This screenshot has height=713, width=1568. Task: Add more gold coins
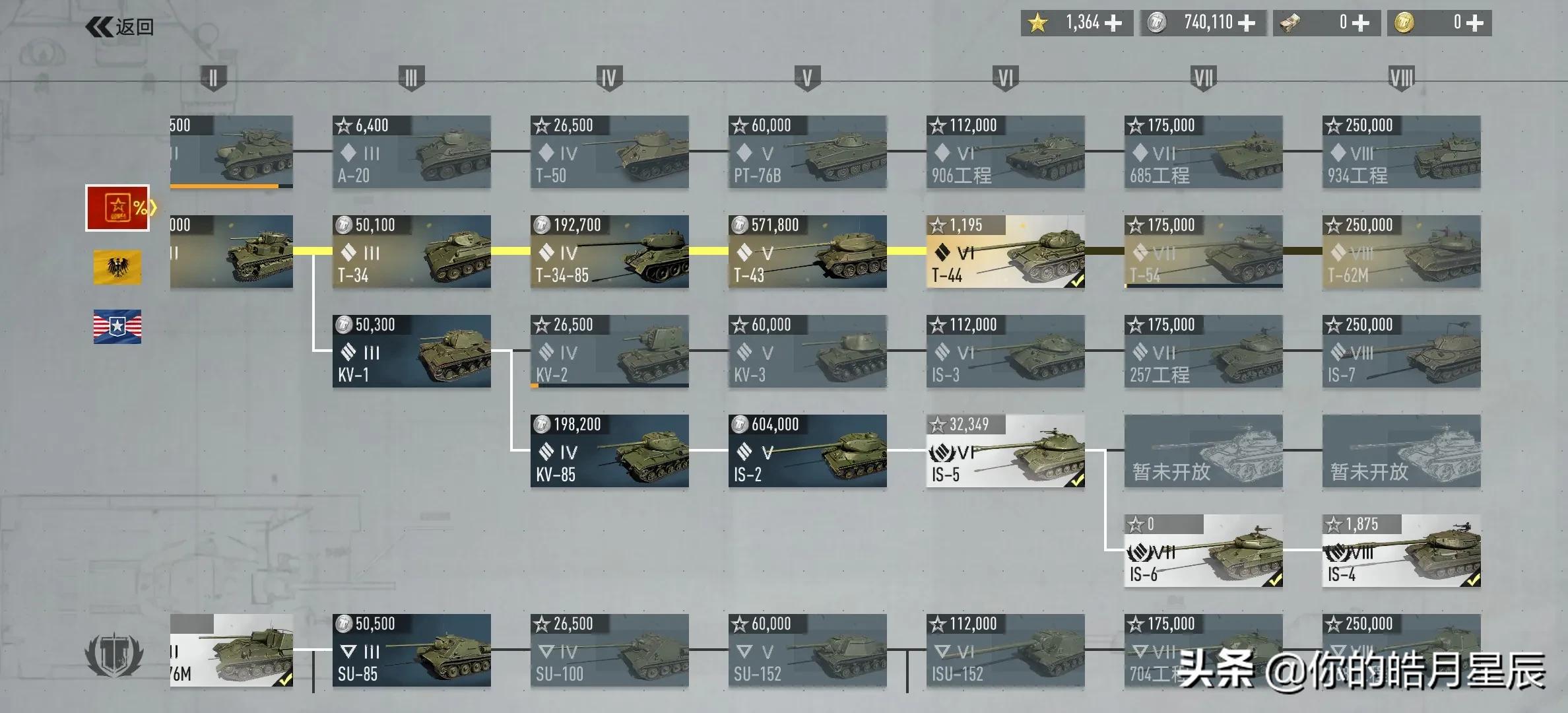click(1476, 23)
